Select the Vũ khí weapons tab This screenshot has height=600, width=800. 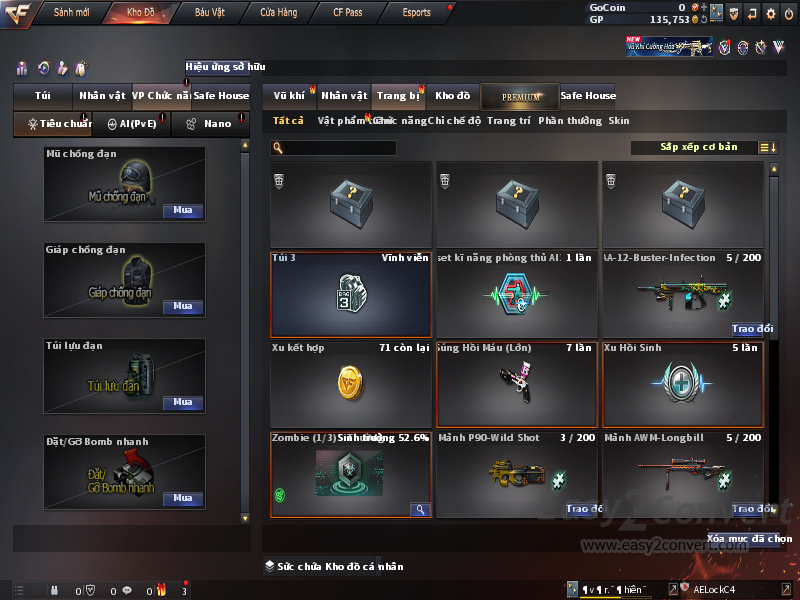click(289, 96)
